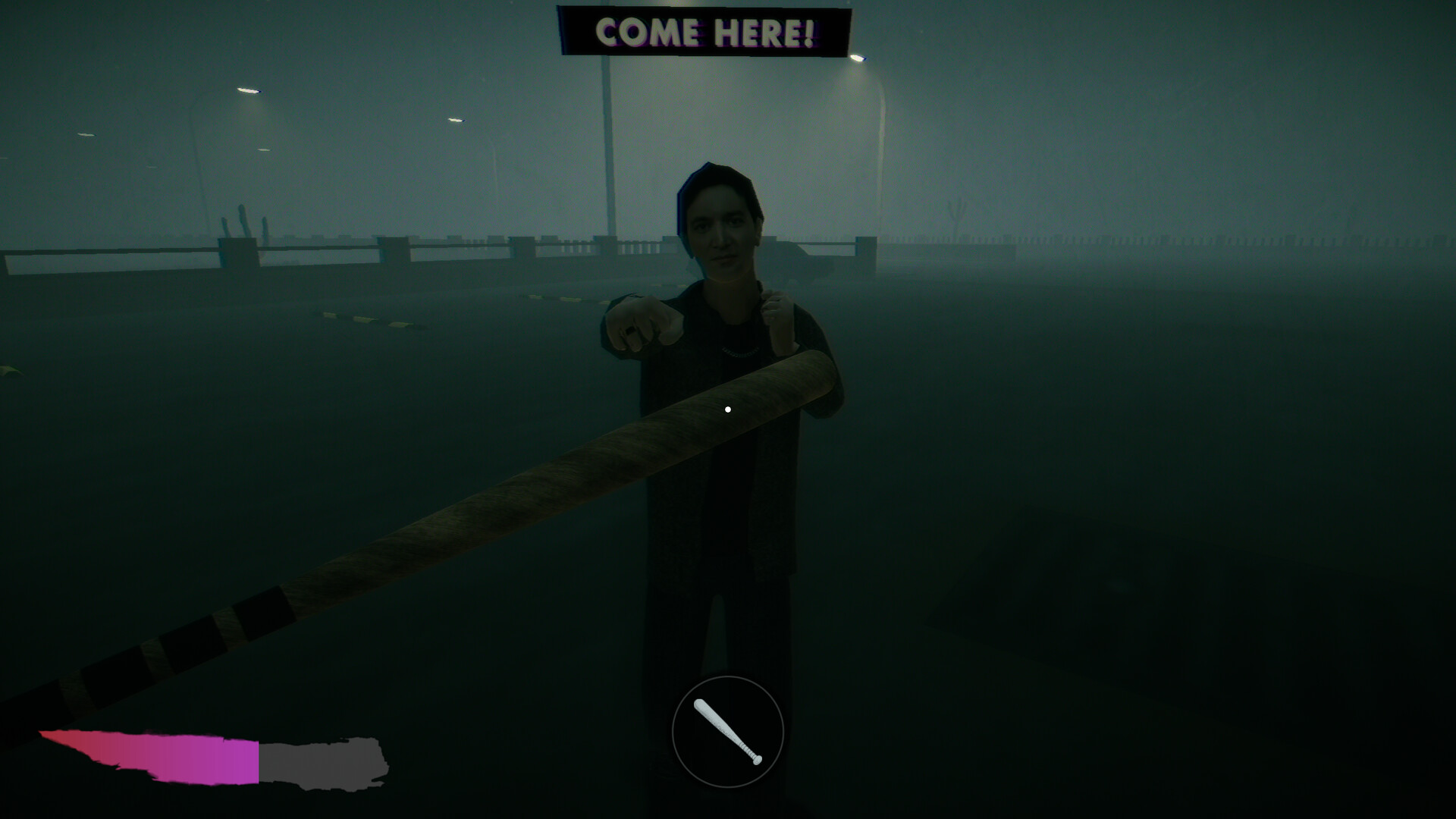Screen dimensions: 1456x819
Task: Click the character's pointing hand
Action: pos(641,322)
